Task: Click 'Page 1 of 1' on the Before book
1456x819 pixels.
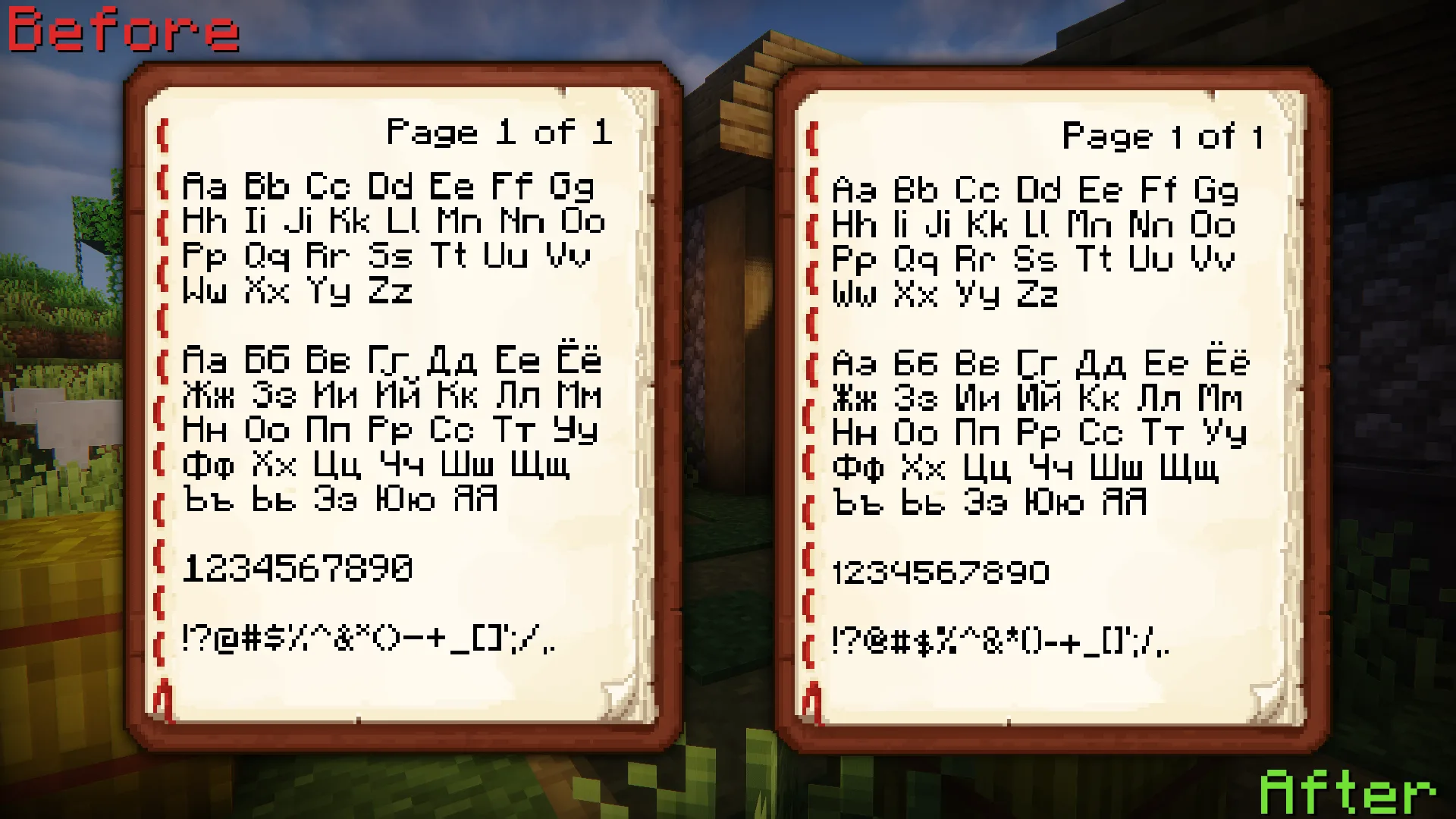Action: (500, 133)
